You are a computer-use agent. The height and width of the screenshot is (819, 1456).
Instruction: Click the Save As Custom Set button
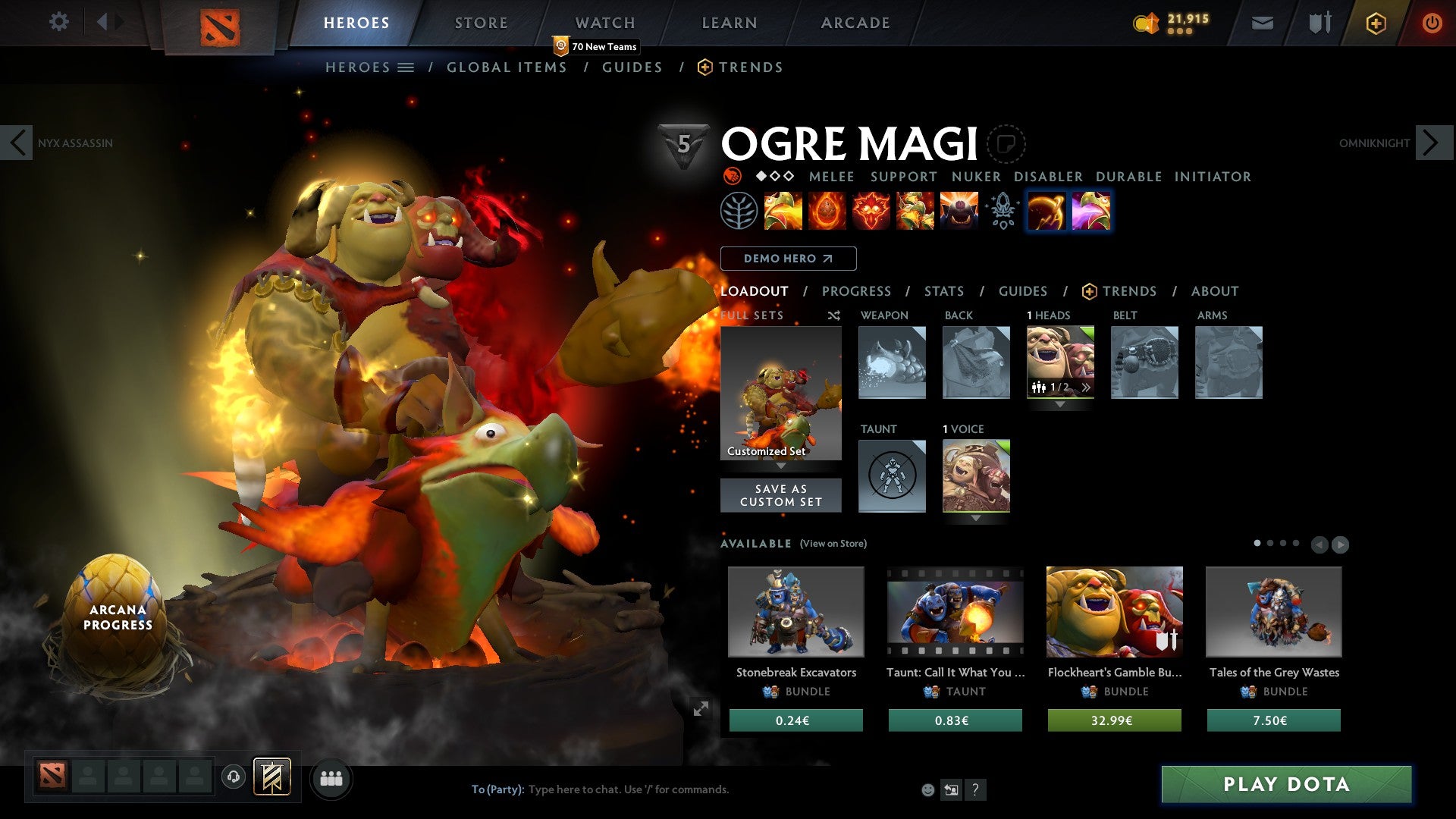point(780,495)
